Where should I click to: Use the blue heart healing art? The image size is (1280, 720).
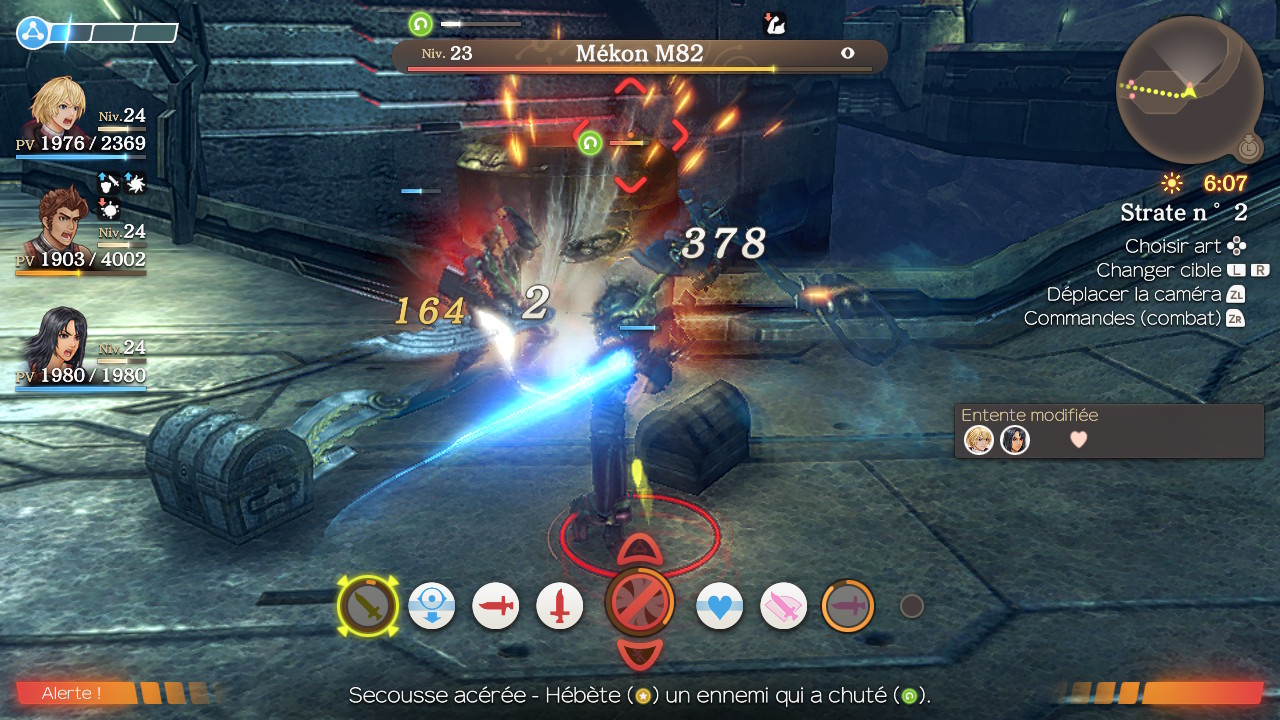click(720, 606)
